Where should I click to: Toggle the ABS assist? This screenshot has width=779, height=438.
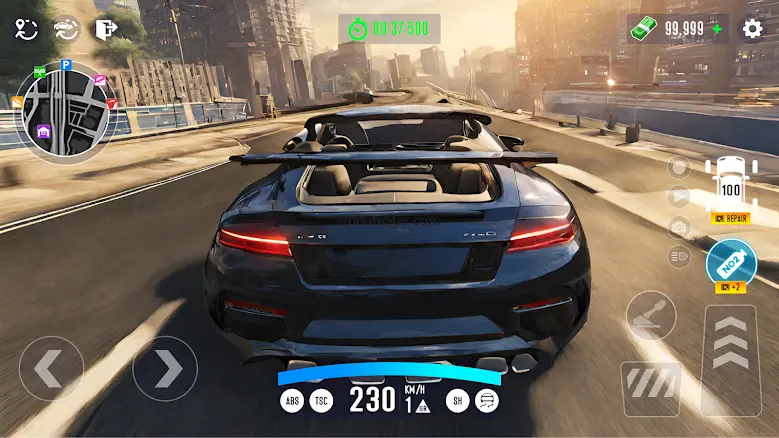coord(291,401)
